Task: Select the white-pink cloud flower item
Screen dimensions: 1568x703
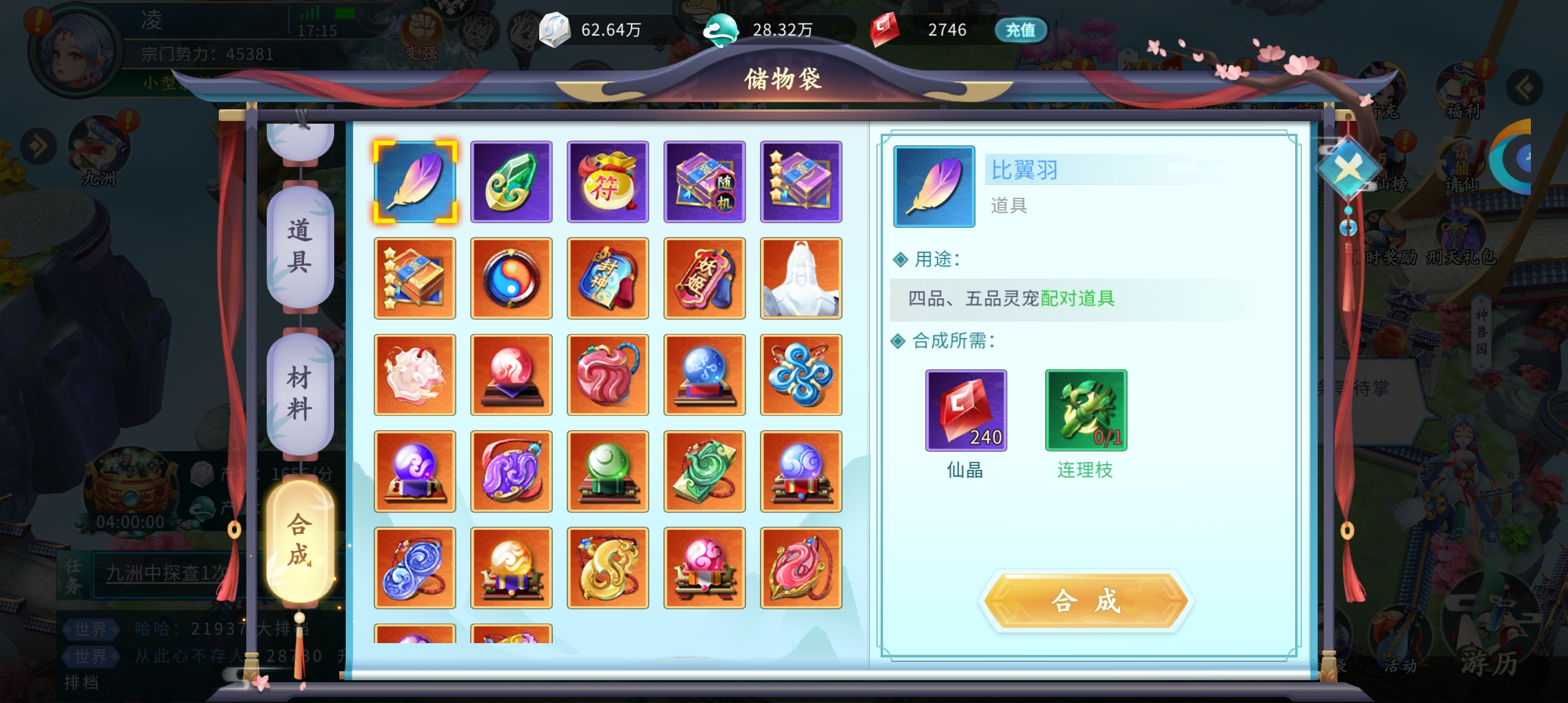Action: 415,375
